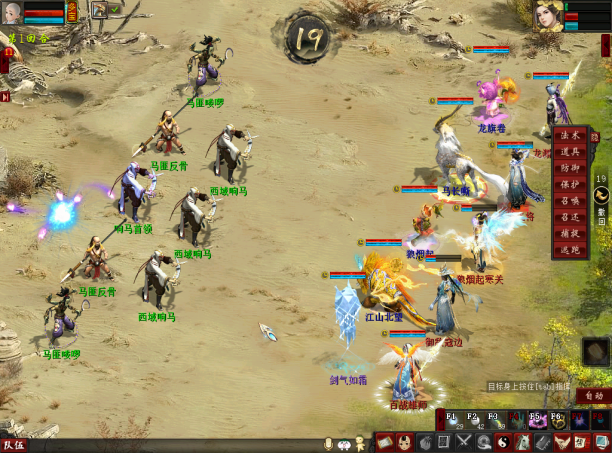Click the player portrait in the top-left
The height and width of the screenshot is (454, 613).
coord(11,12)
